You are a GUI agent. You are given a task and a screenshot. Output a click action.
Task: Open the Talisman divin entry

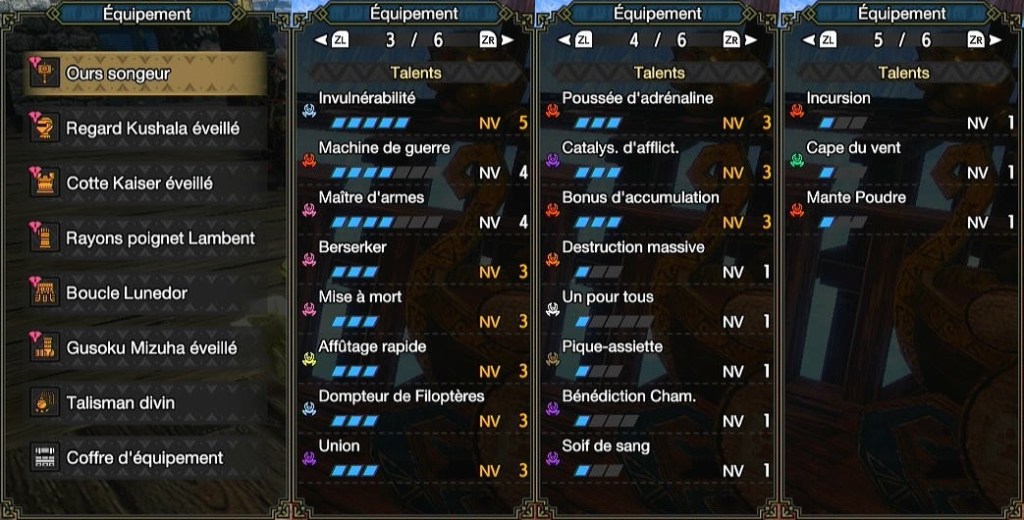click(x=145, y=403)
